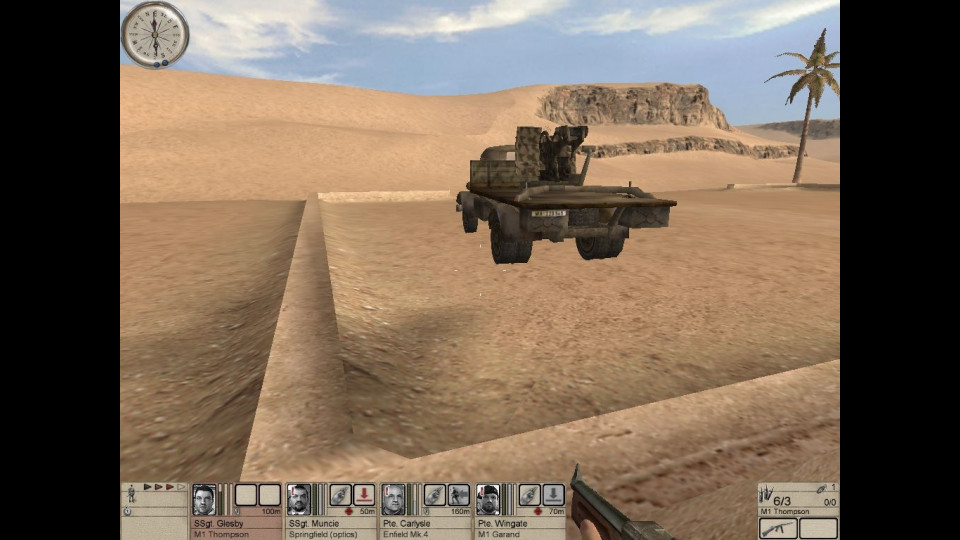The height and width of the screenshot is (540, 960).
Task: Click Wingate's grenade icon
Action: coord(529,495)
